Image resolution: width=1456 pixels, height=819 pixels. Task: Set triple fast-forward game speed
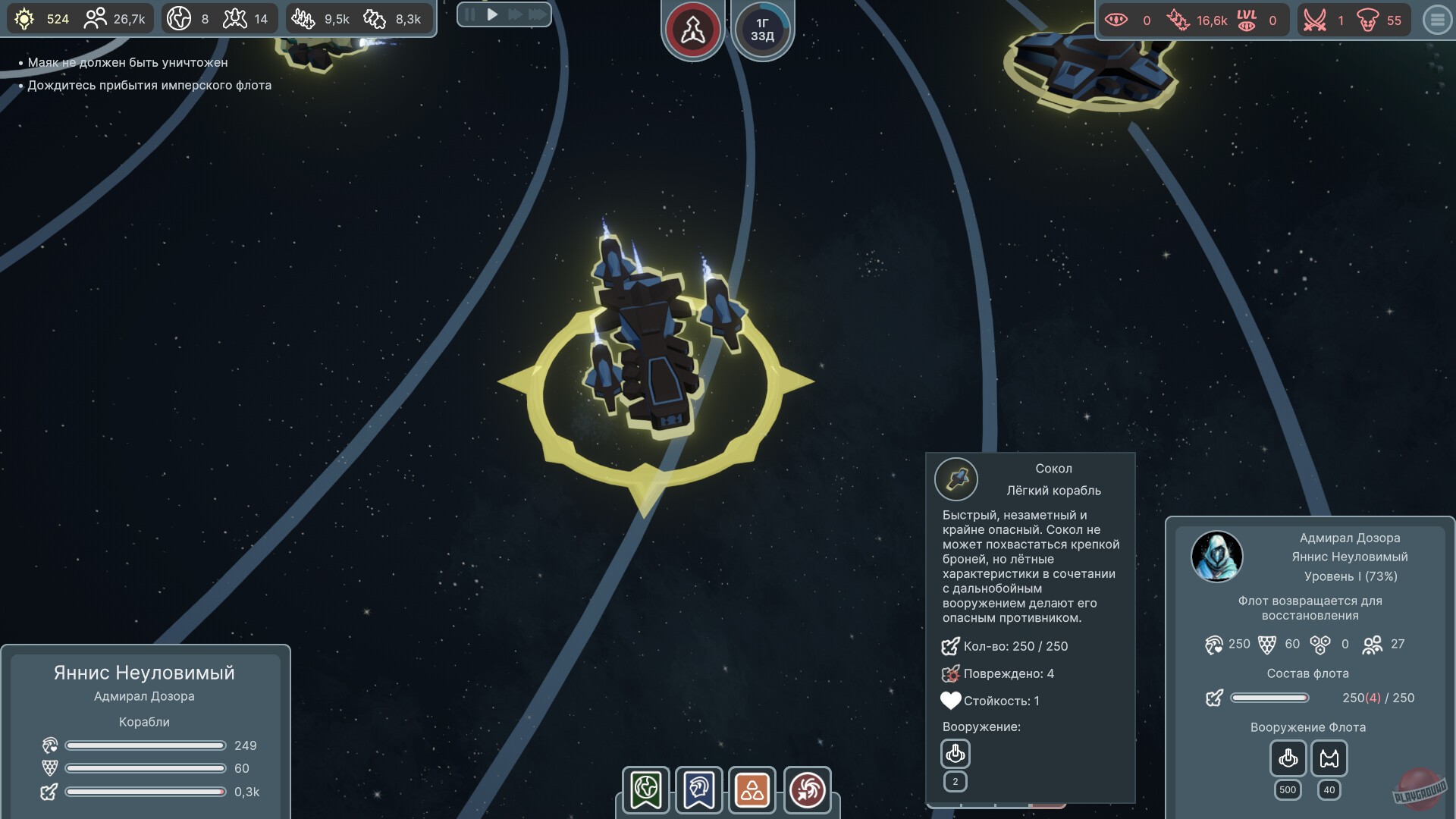coord(537,14)
